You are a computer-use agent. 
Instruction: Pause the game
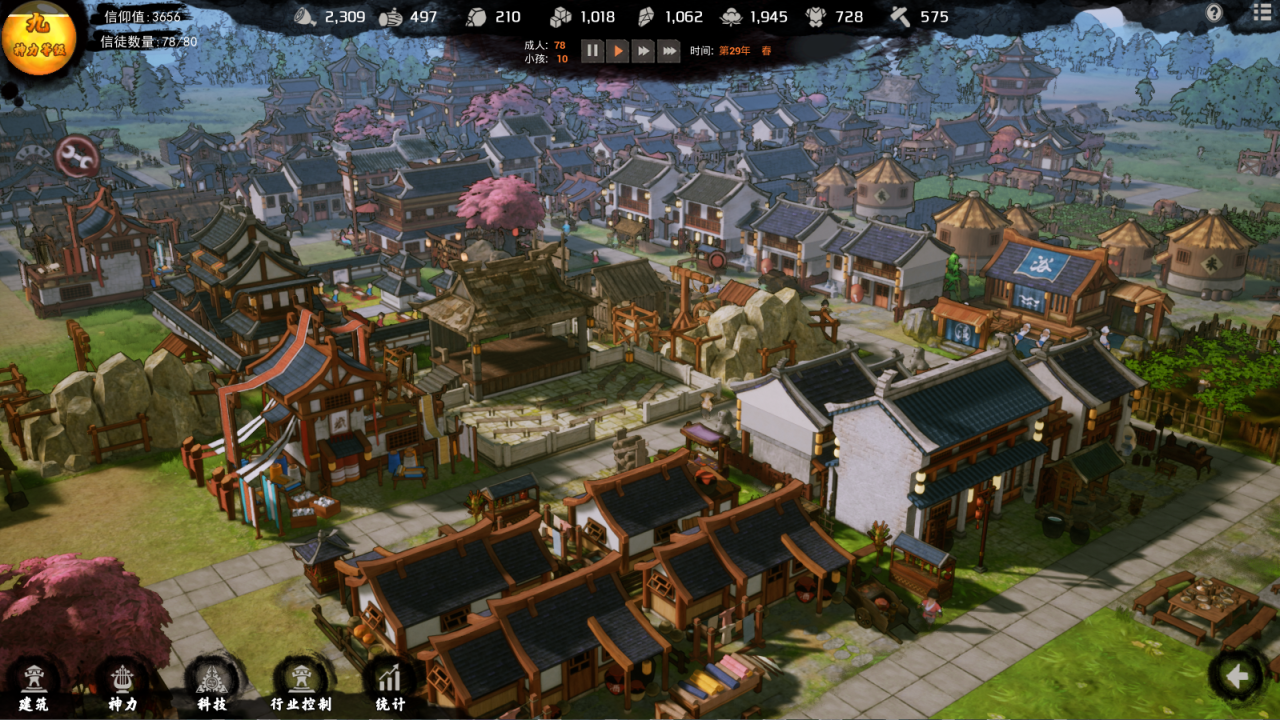click(x=592, y=50)
